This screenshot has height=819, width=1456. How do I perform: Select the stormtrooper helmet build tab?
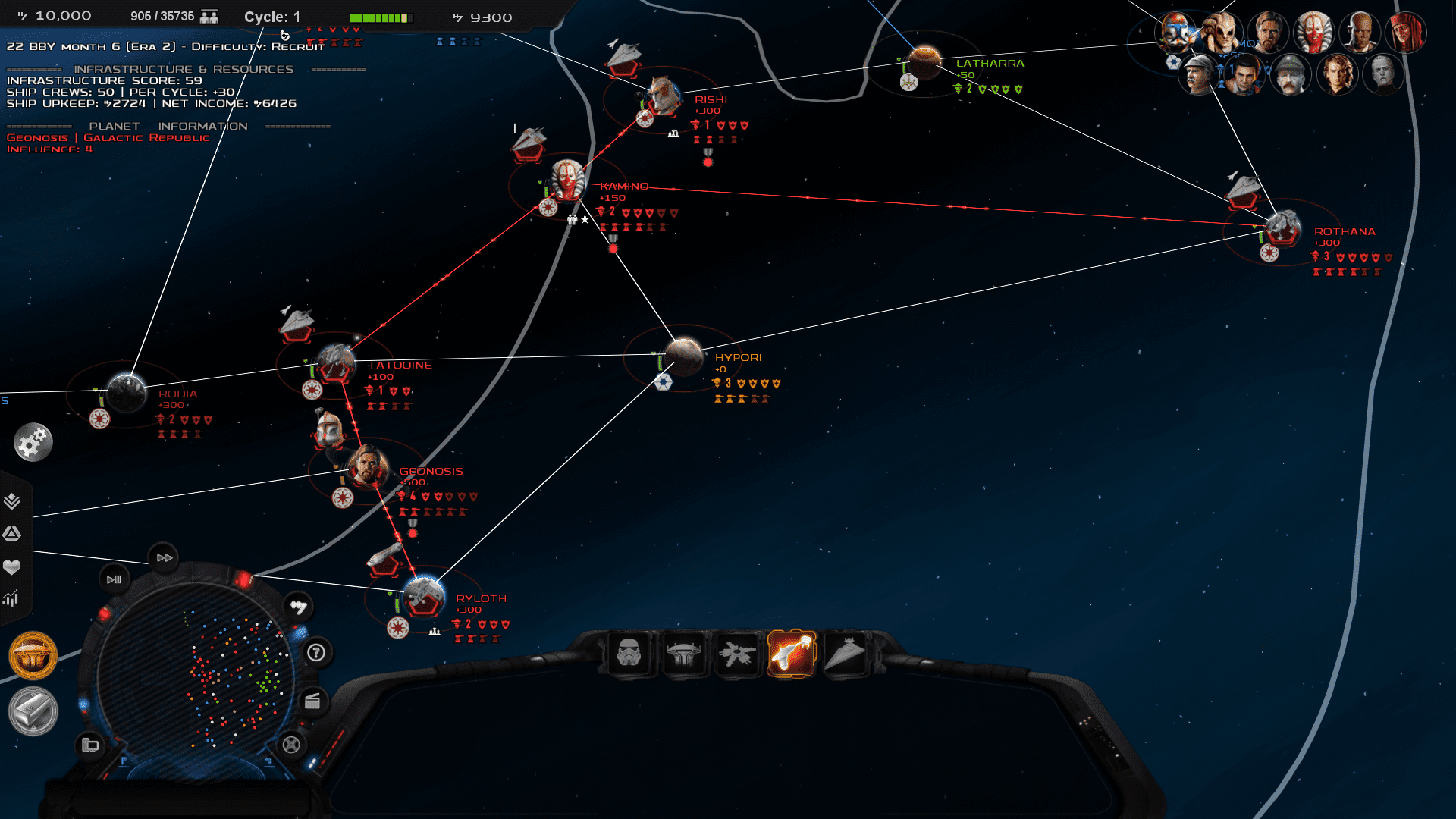coord(629,653)
